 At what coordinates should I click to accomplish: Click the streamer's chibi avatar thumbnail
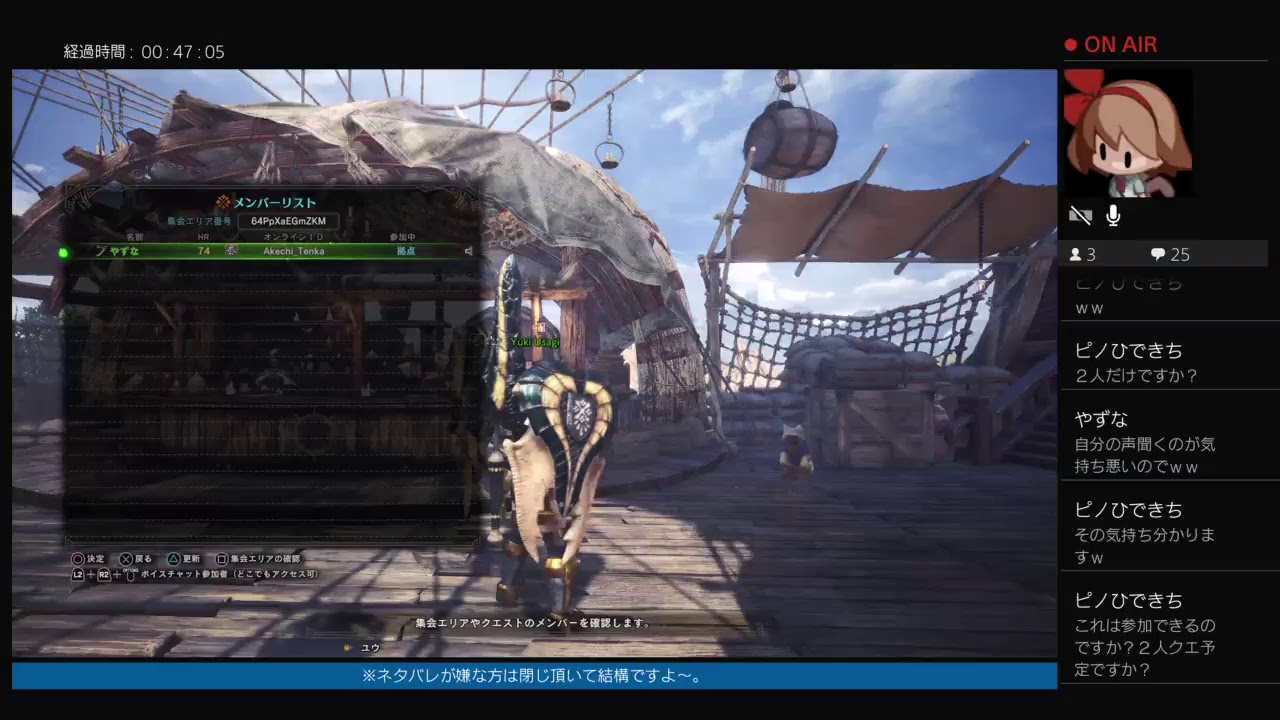point(1127,133)
